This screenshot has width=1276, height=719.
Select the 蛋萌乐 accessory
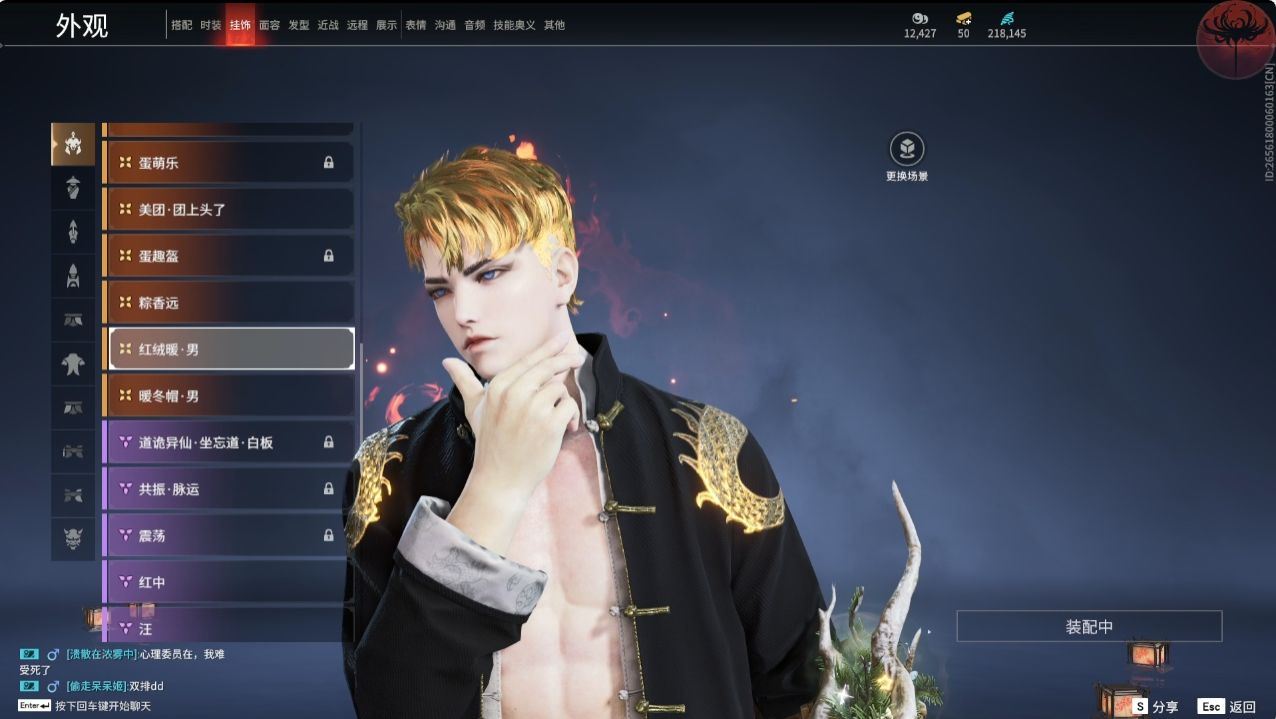point(228,162)
